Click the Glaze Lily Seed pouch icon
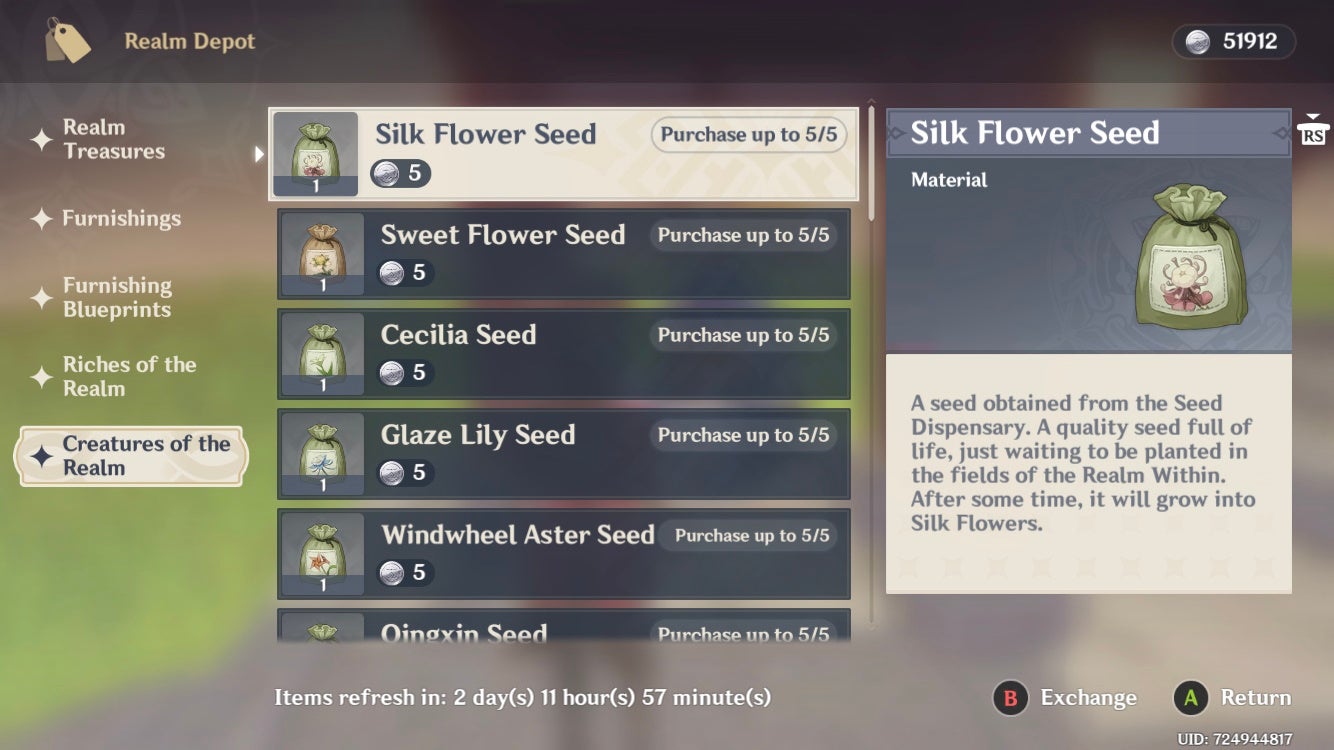The height and width of the screenshot is (750, 1334). click(x=322, y=453)
